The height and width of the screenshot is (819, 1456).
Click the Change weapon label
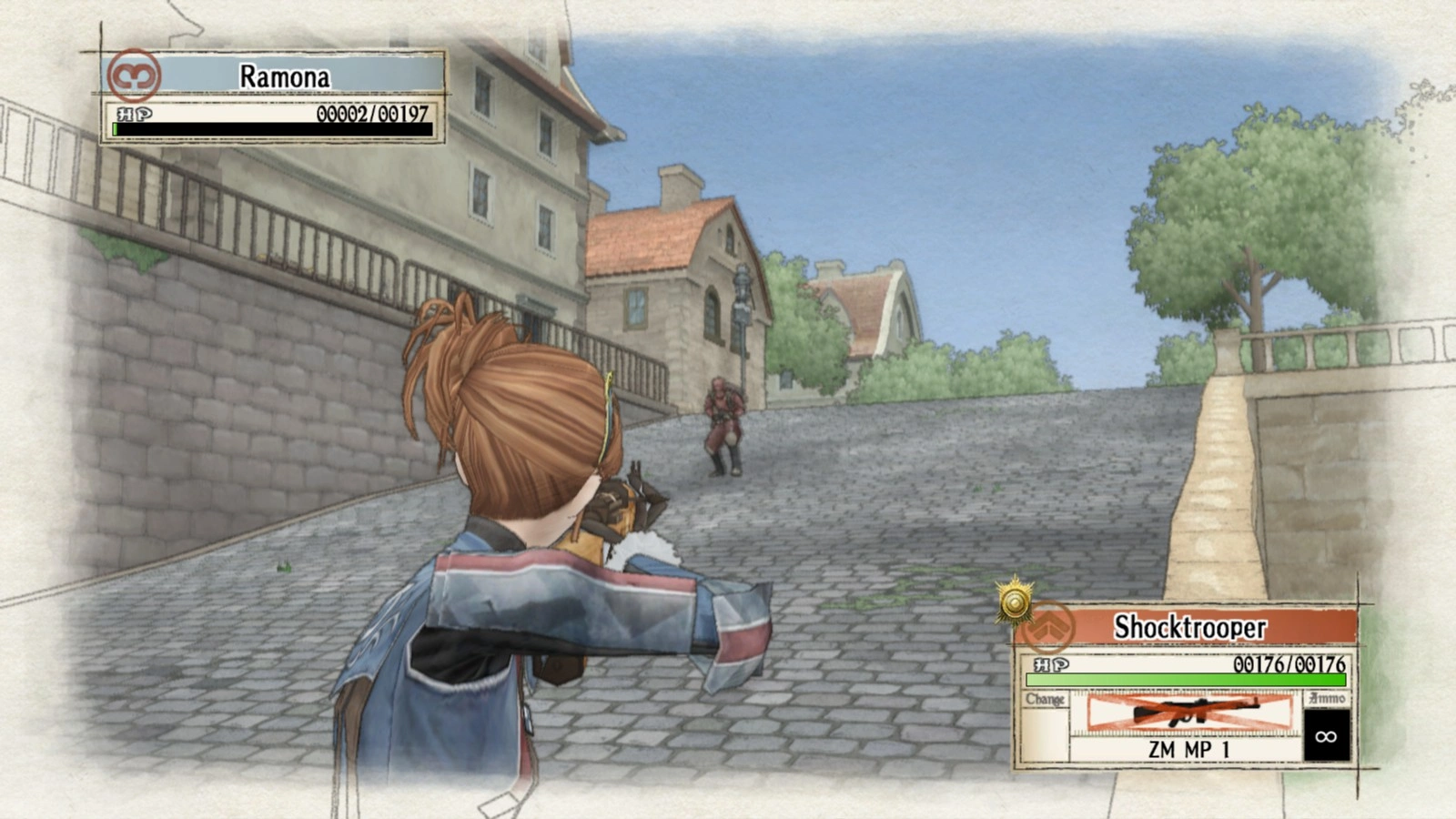coord(1045,700)
